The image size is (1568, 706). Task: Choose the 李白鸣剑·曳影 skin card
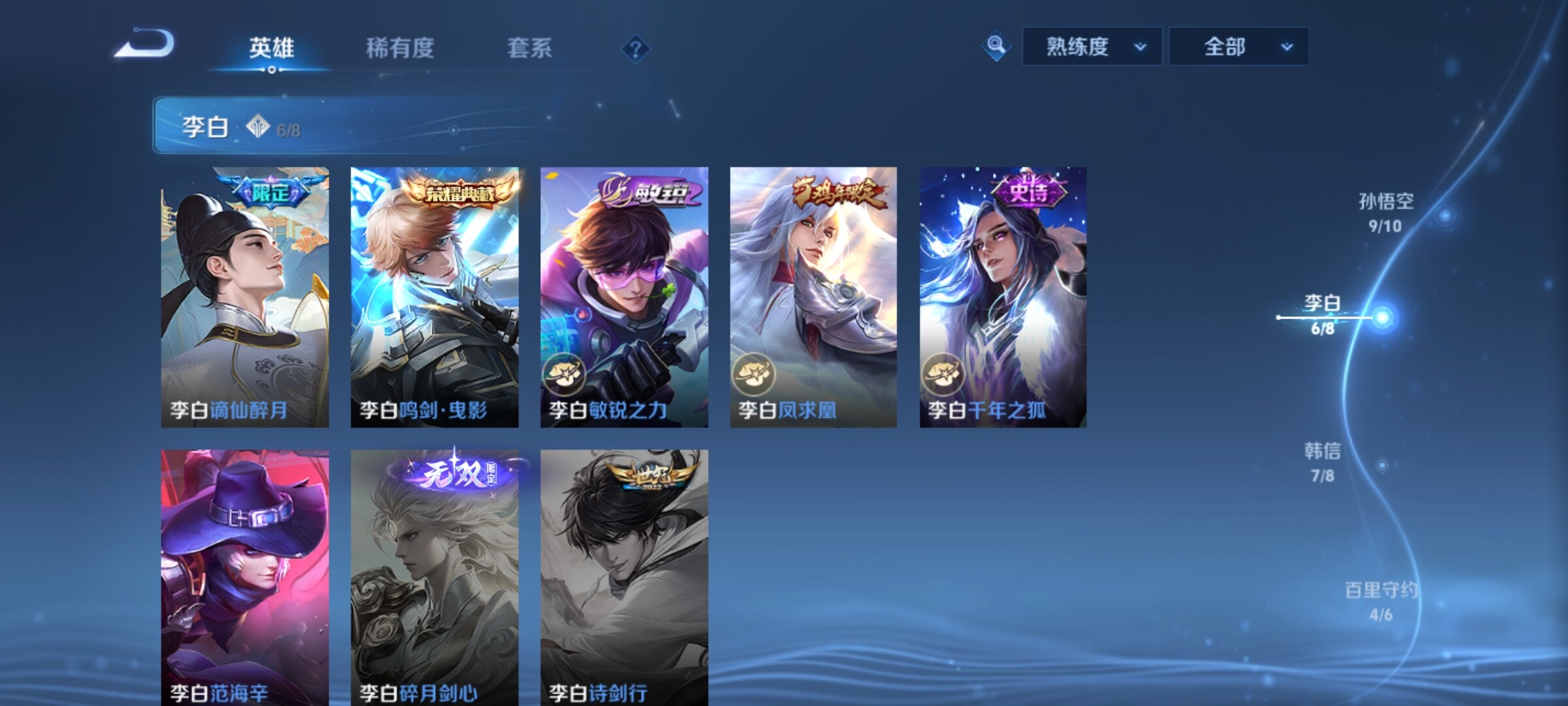[434, 297]
